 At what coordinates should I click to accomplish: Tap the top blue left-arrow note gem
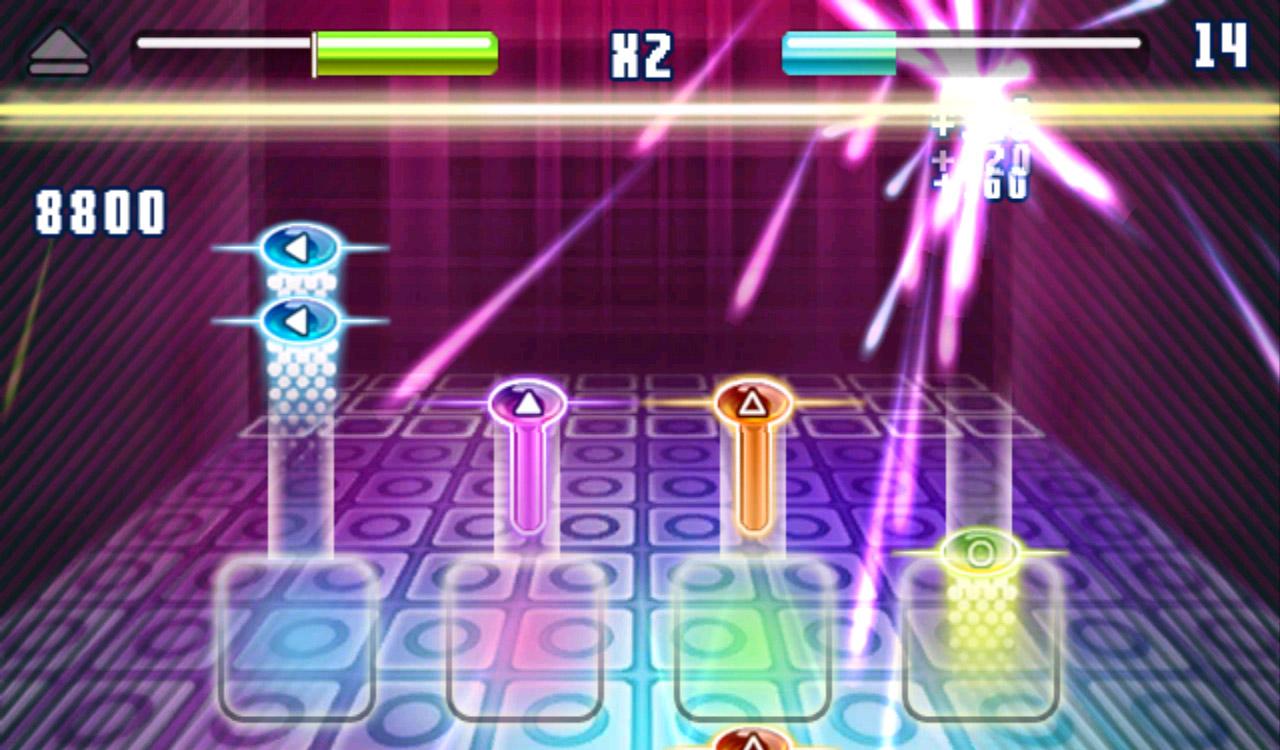(x=299, y=247)
